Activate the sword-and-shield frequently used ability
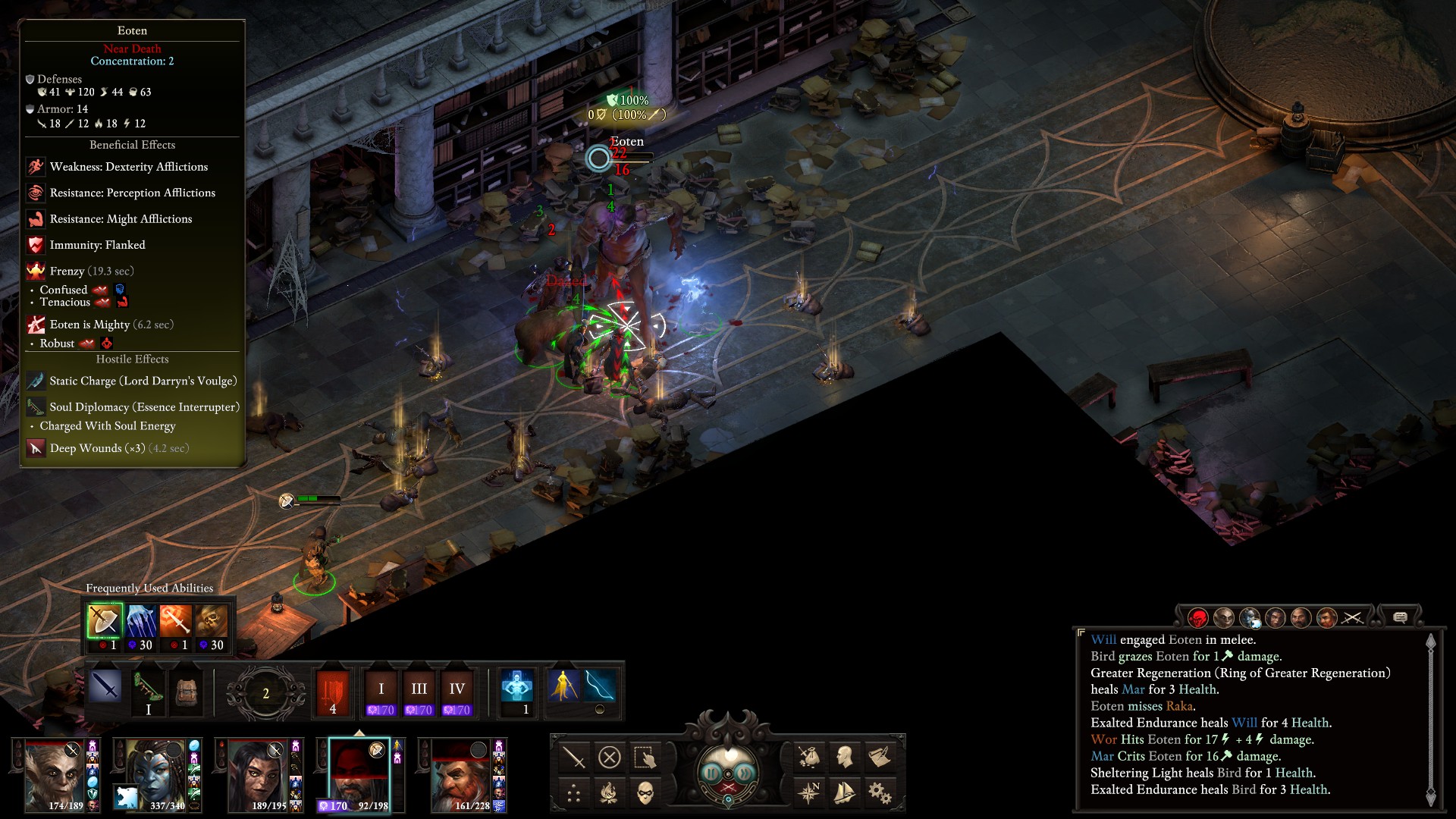Viewport: 1456px width, 819px height. point(104,622)
